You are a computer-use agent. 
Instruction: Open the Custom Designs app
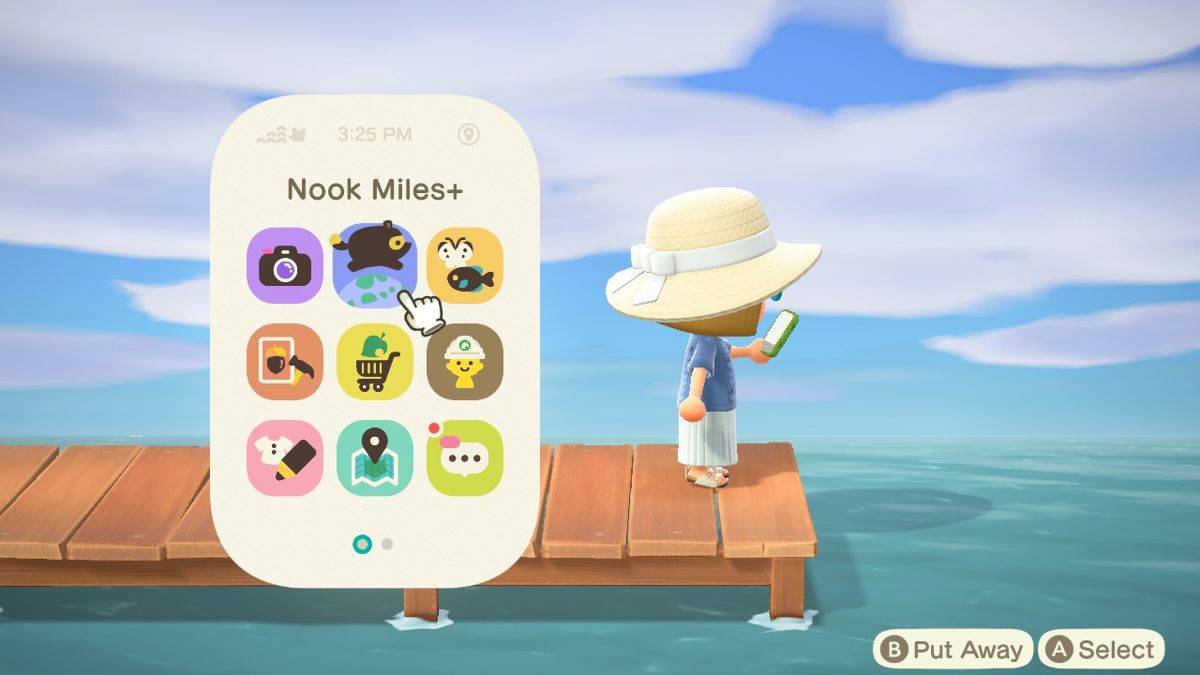coord(284,457)
